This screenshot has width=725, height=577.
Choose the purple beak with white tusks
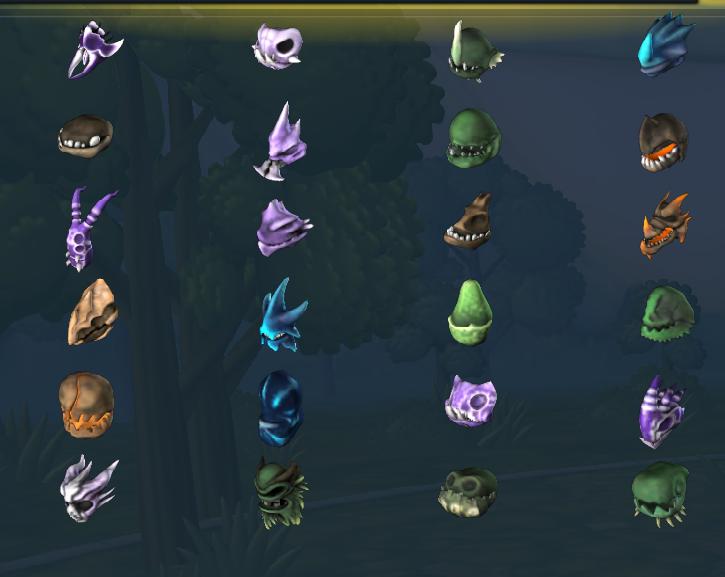point(94,50)
